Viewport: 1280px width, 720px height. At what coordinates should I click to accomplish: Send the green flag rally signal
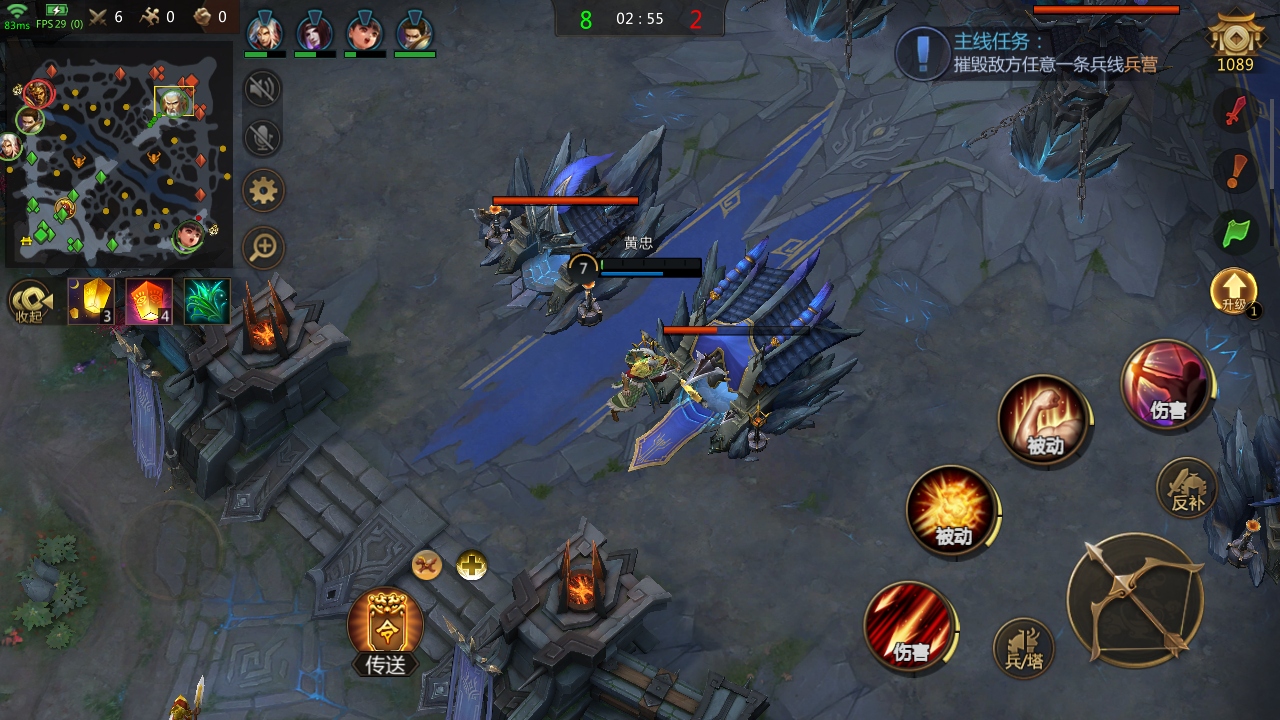pos(1237,232)
